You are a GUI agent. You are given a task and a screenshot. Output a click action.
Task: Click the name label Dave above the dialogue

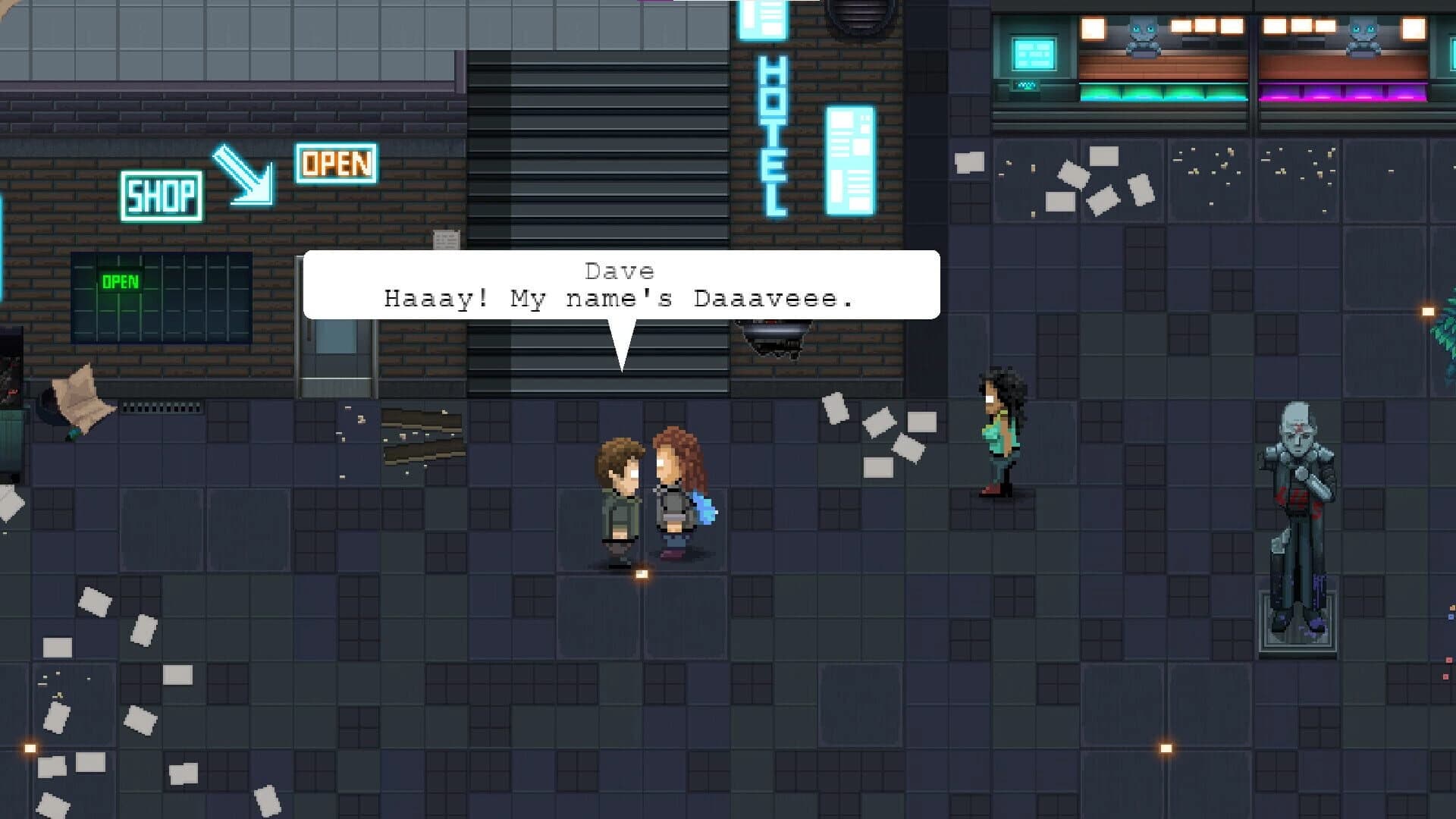click(620, 271)
